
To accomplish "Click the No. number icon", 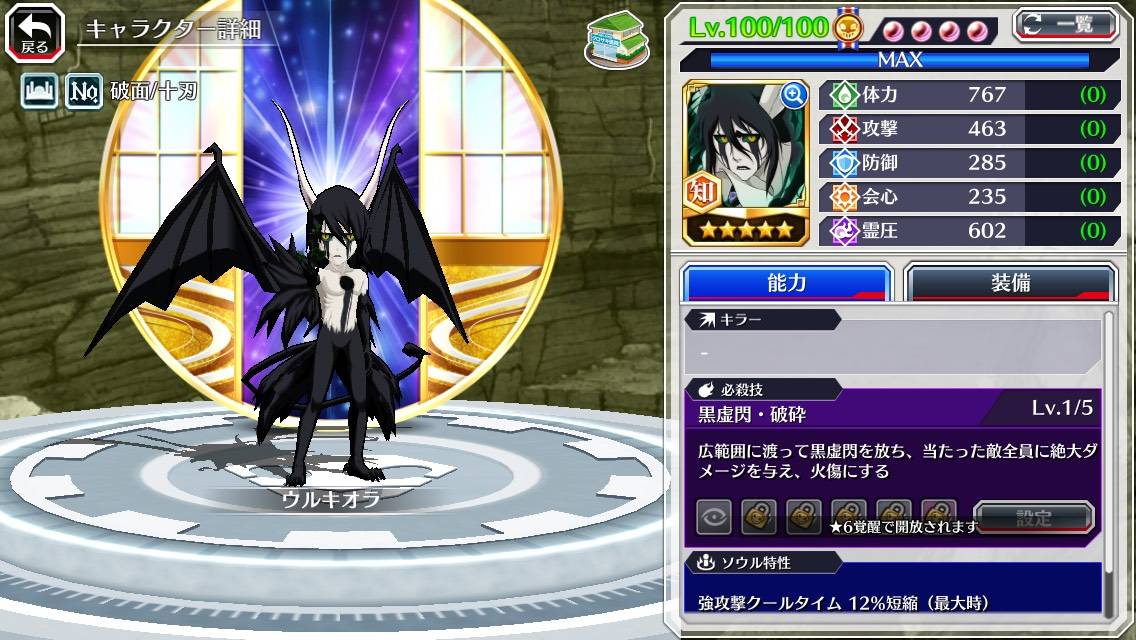I will [84, 92].
